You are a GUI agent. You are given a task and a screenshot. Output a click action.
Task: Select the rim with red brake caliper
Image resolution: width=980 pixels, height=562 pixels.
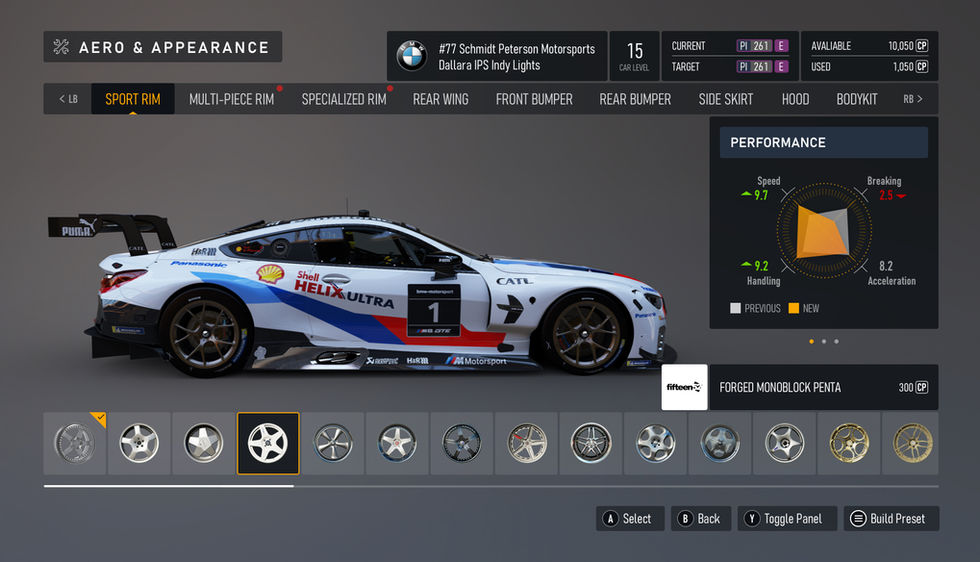click(526, 443)
